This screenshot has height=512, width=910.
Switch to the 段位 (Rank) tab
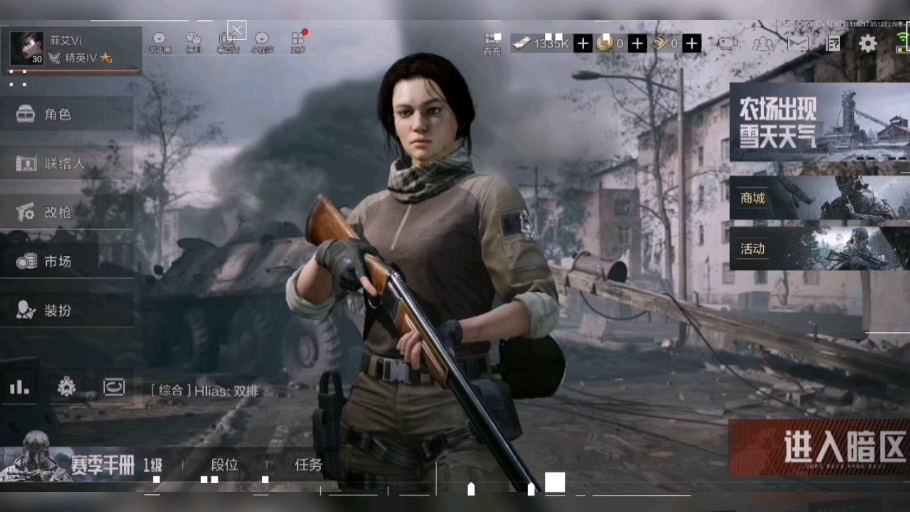[x=225, y=464]
